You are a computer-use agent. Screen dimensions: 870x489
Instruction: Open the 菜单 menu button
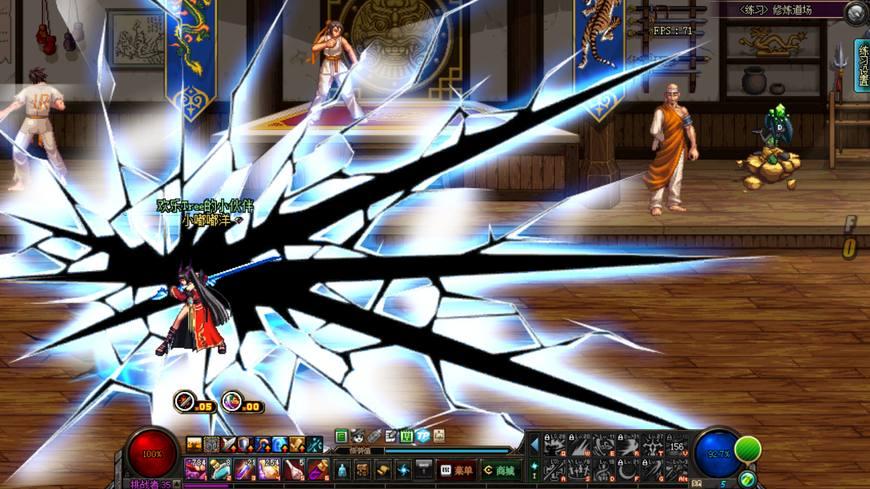pyautogui.click(x=455, y=469)
